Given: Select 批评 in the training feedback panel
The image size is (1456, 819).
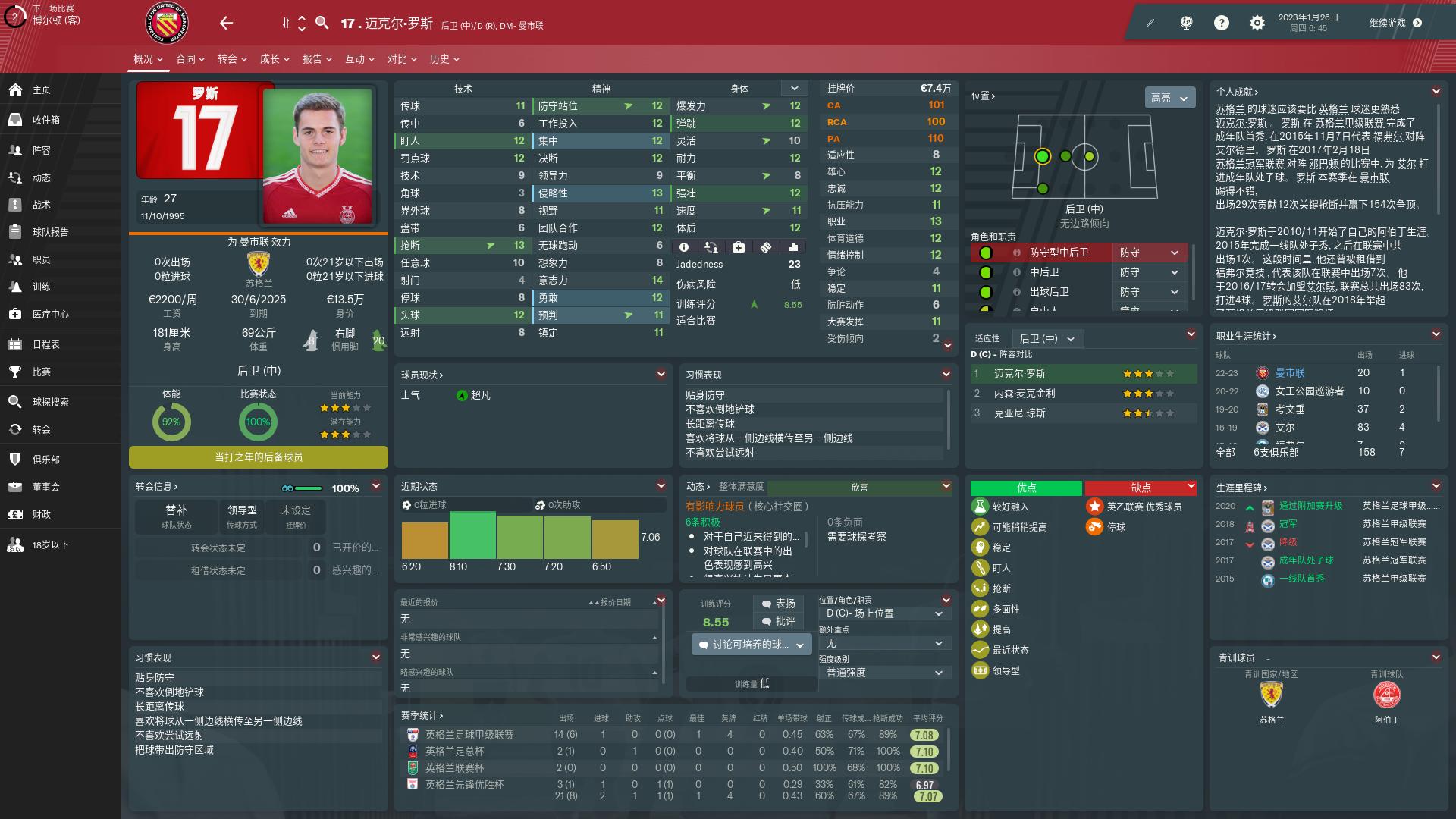Looking at the screenshot, I should point(781,622).
